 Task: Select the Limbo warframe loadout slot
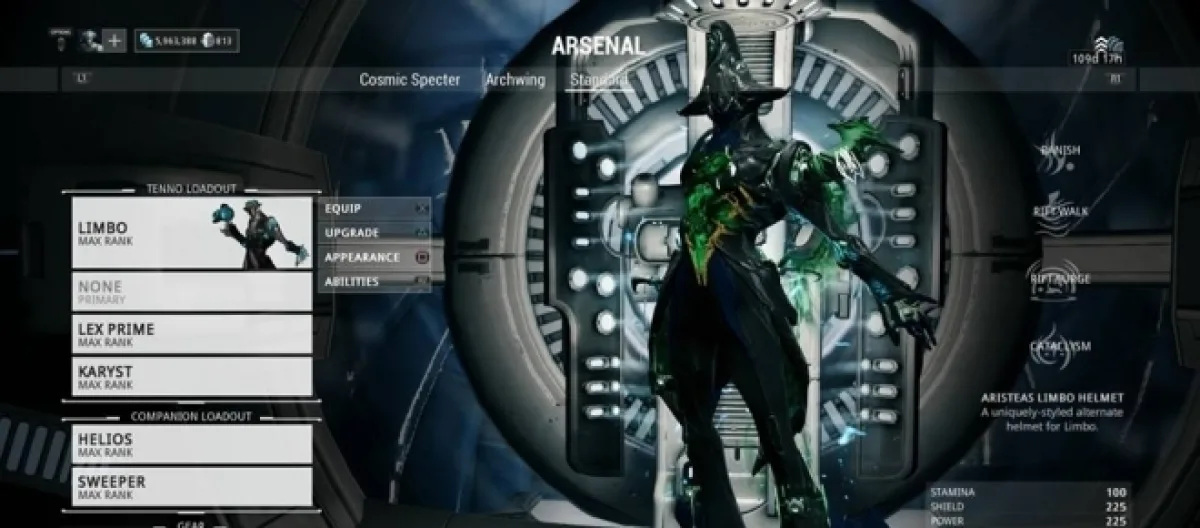tap(191, 233)
